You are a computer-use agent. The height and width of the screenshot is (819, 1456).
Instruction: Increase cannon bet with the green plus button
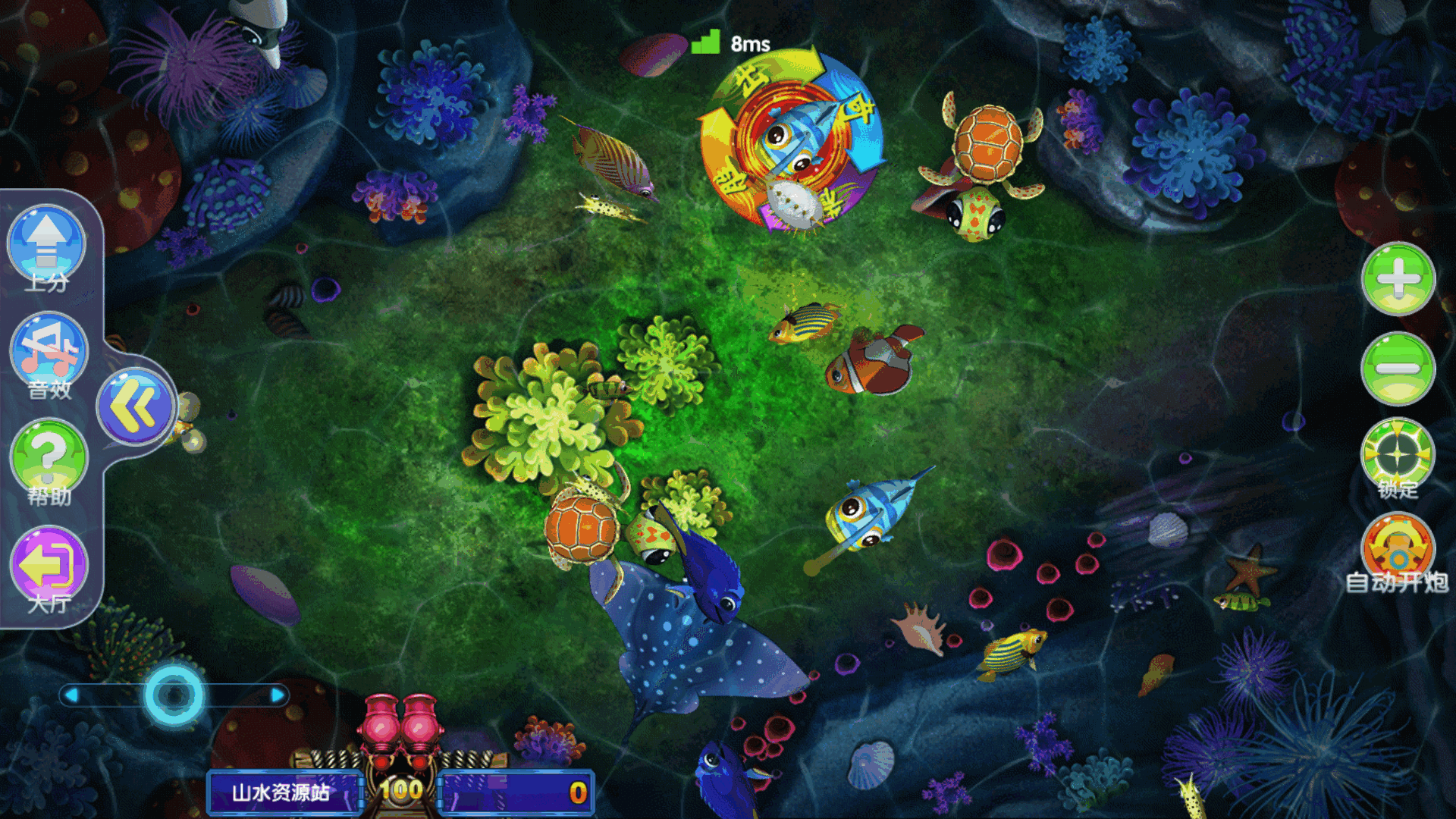pyautogui.click(x=1398, y=278)
